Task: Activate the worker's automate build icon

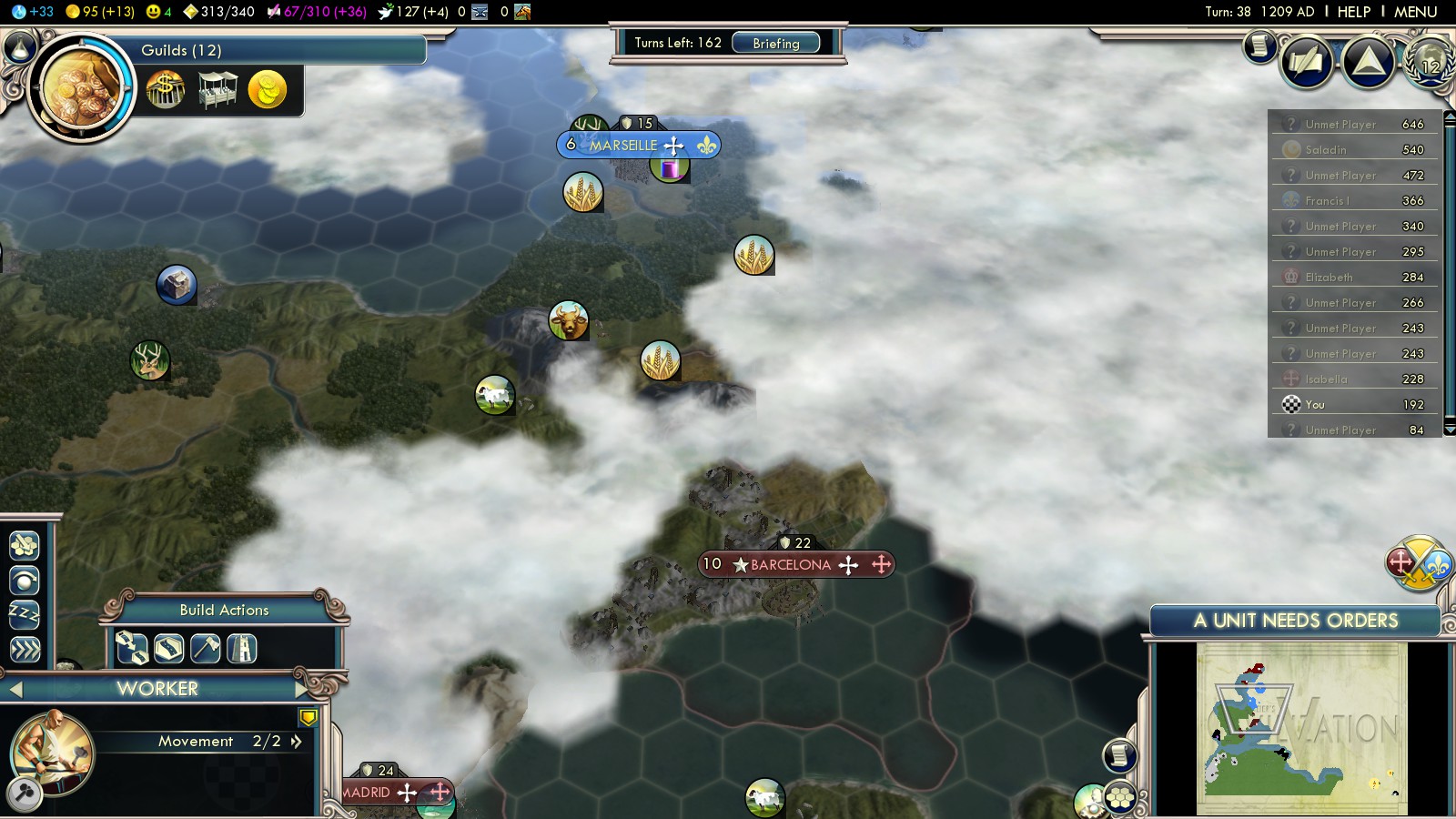Action: [25, 545]
